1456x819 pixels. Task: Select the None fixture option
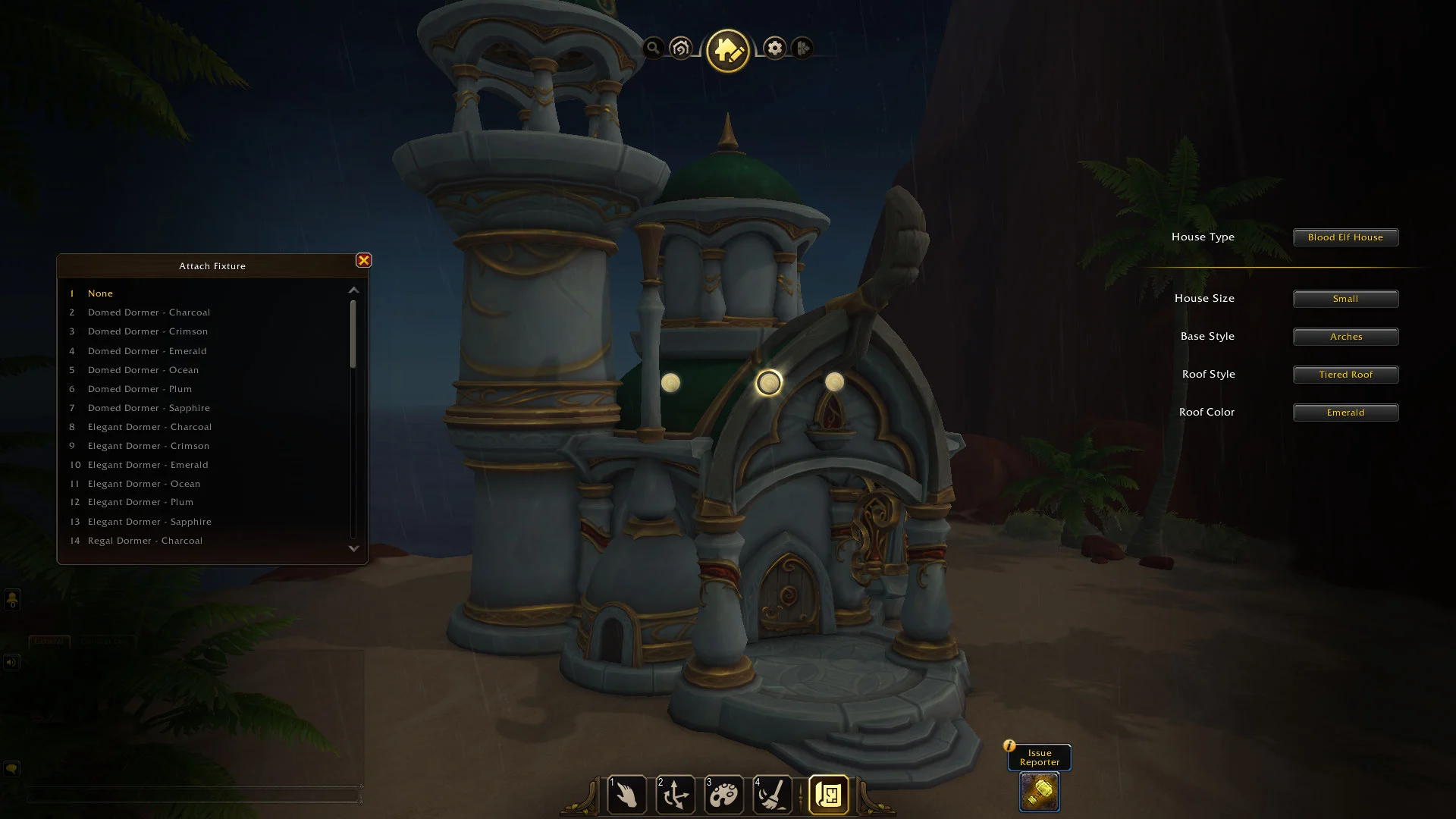click(100, 293)
